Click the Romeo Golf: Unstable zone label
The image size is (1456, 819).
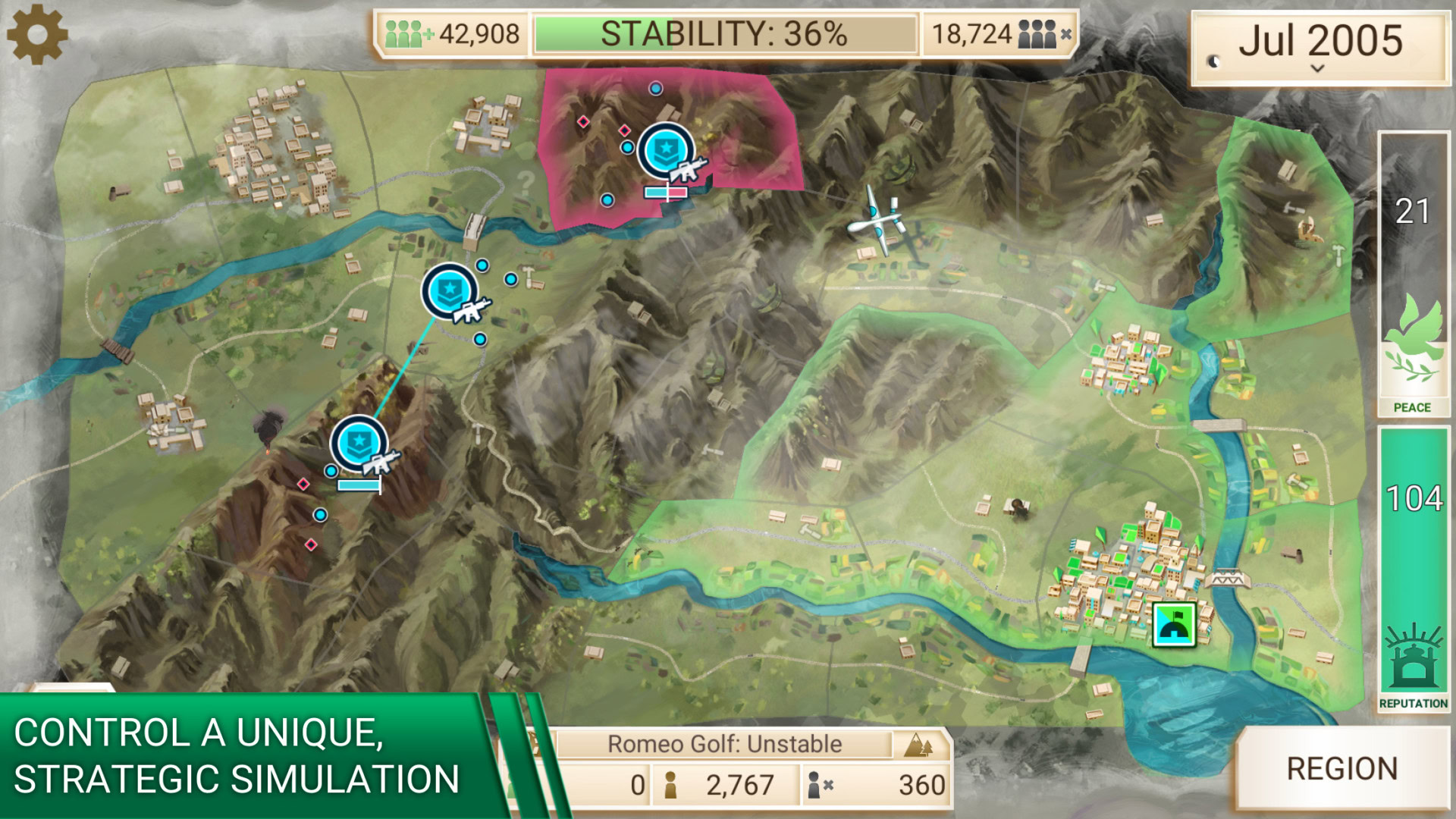[x=724, y=744]
